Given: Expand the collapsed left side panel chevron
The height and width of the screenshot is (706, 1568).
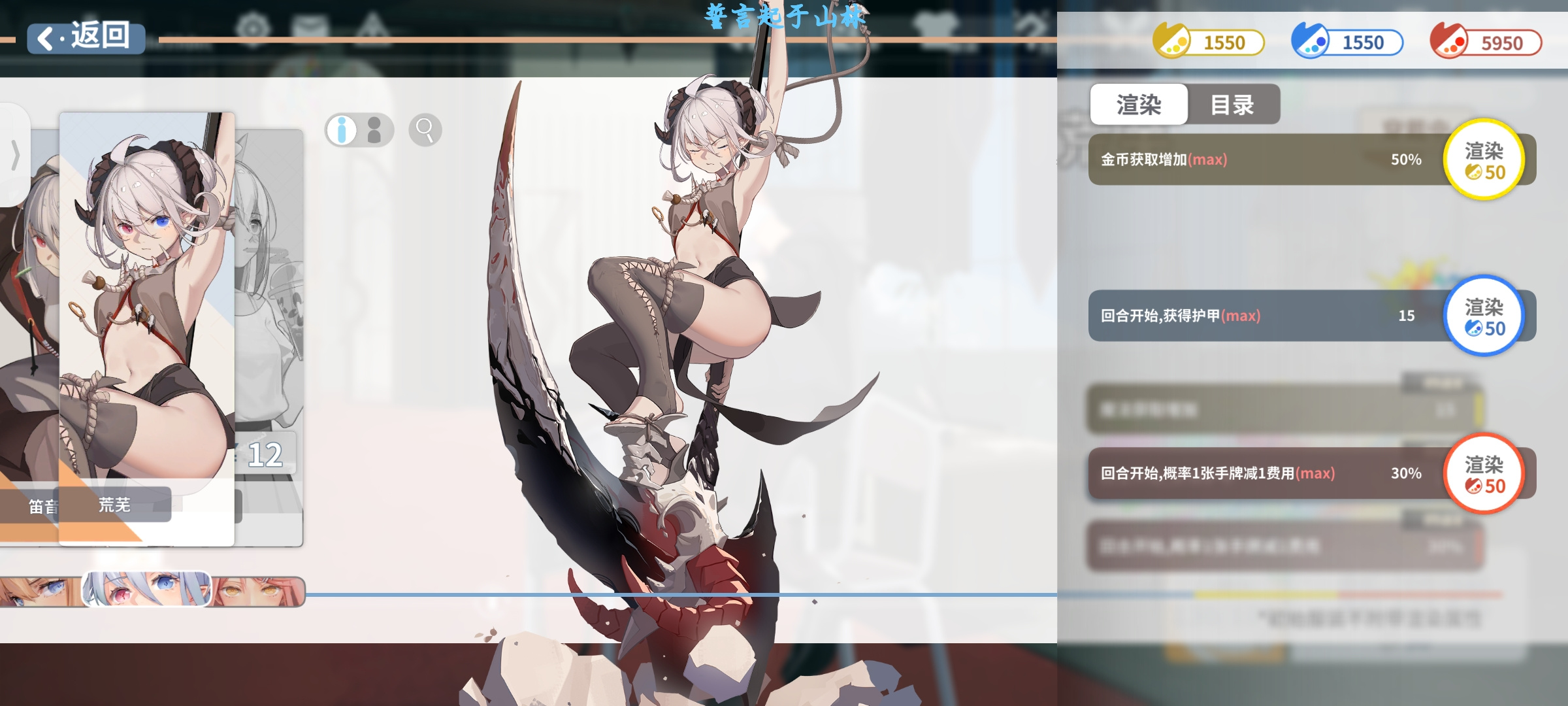Looking at the screenshot, I should [14, 154].
